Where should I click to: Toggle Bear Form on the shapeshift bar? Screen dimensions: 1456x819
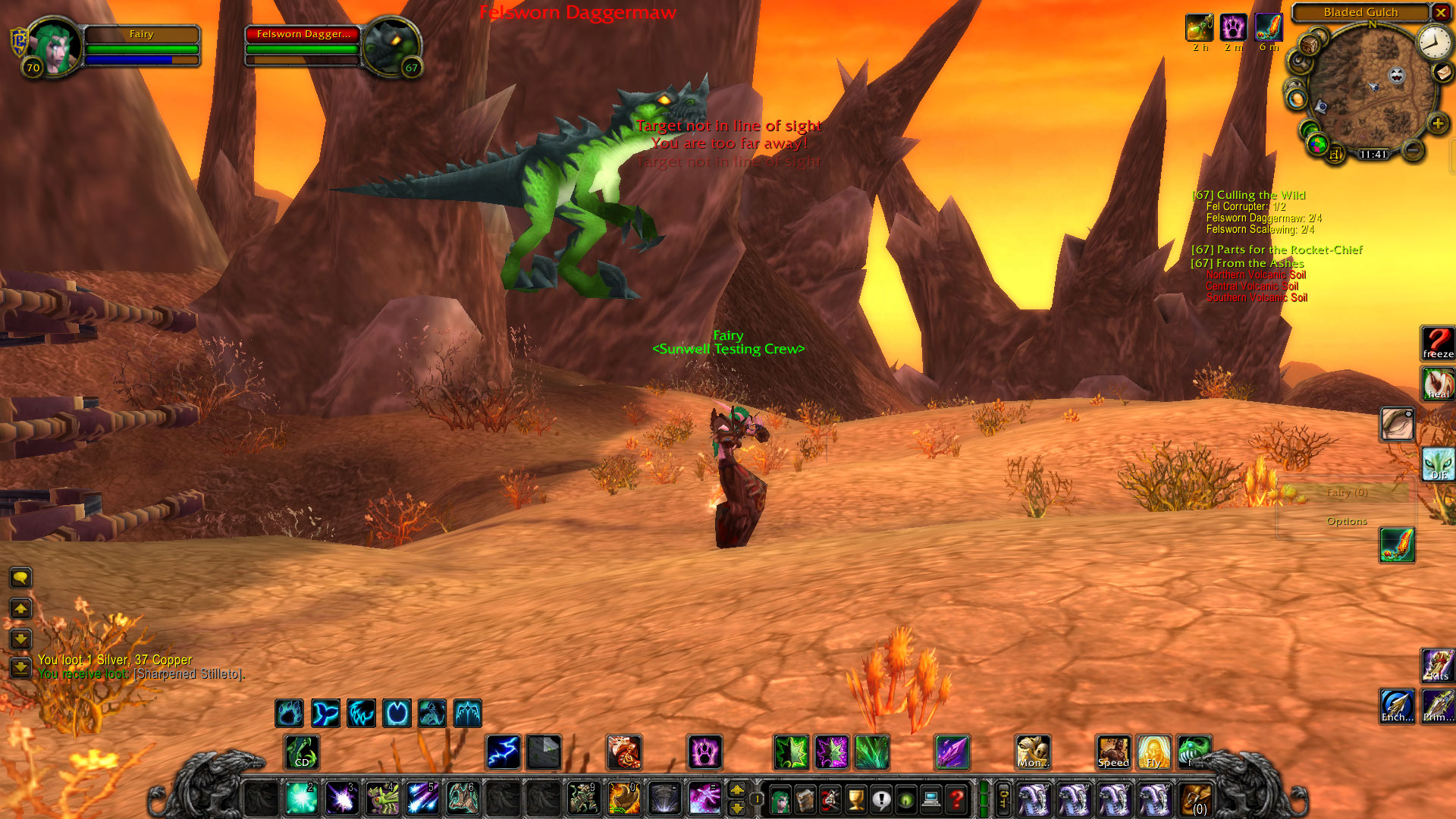pyautogui.click(x=289, y=713)
